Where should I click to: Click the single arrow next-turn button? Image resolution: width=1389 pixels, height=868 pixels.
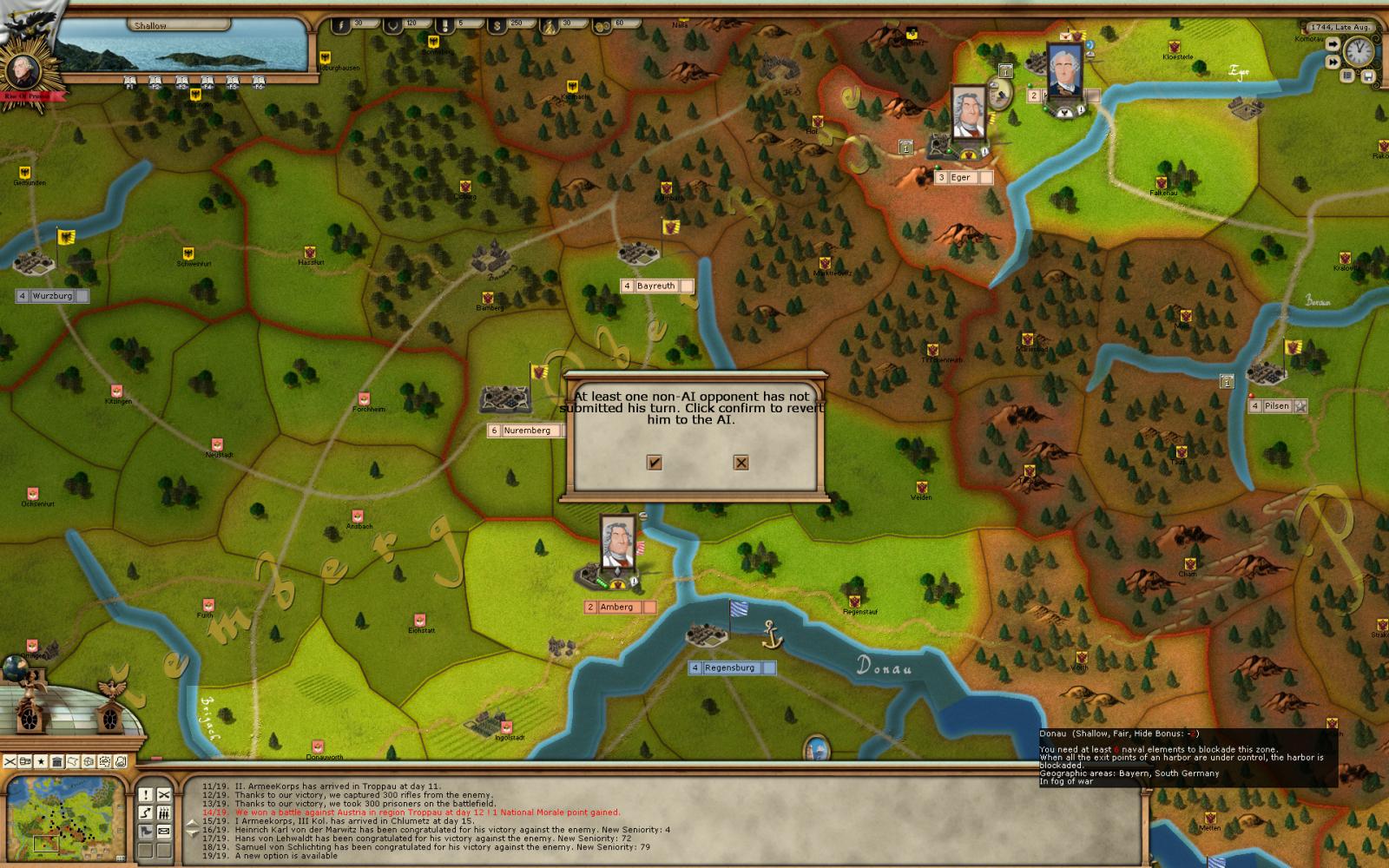click(x=1333, y=42)
